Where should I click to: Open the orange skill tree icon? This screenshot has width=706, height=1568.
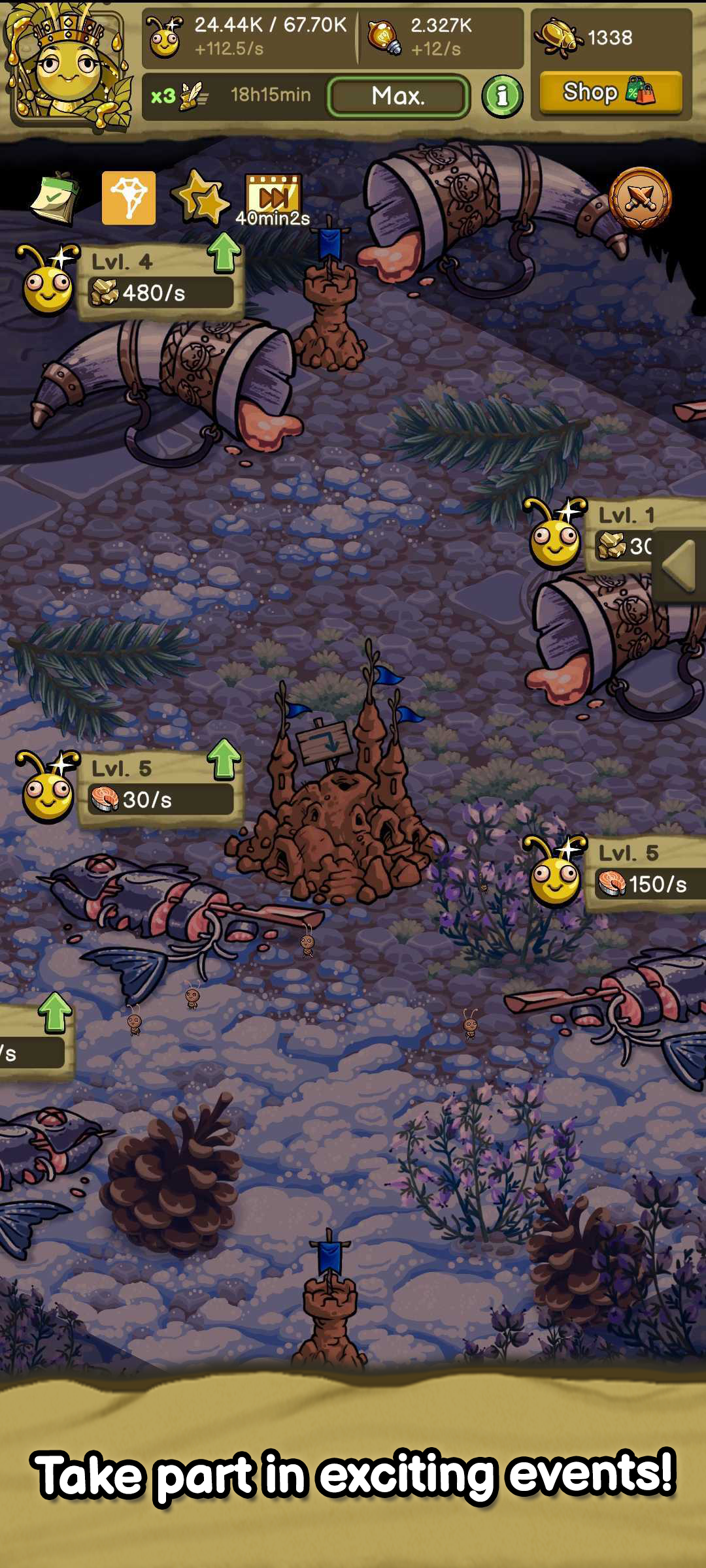pos(129,198)
